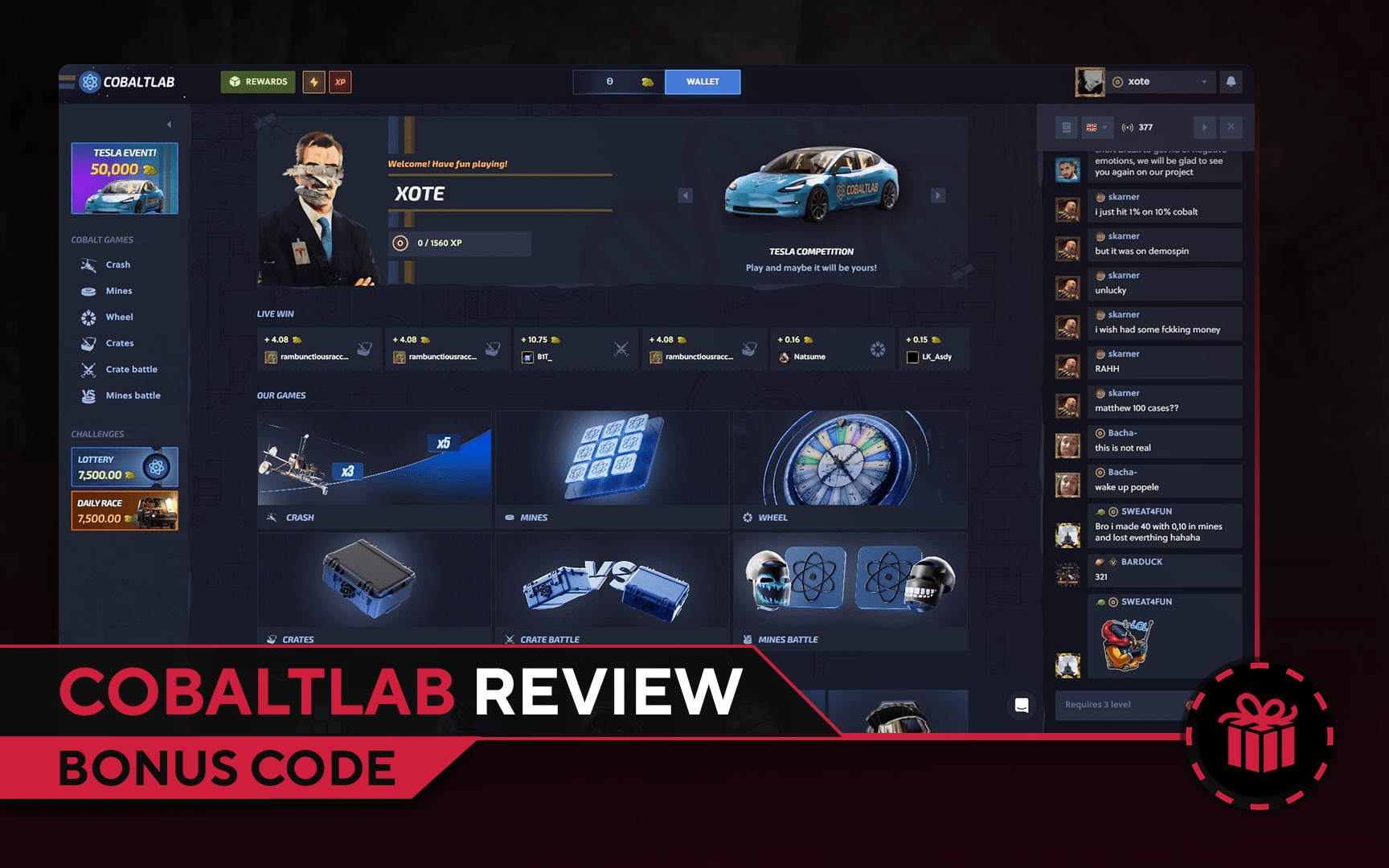Image resolution: width=1389 pixels, height=868 pixels.
Task: Click the 0 / 1560 XP progress bar
Action: tap(458, 243)
